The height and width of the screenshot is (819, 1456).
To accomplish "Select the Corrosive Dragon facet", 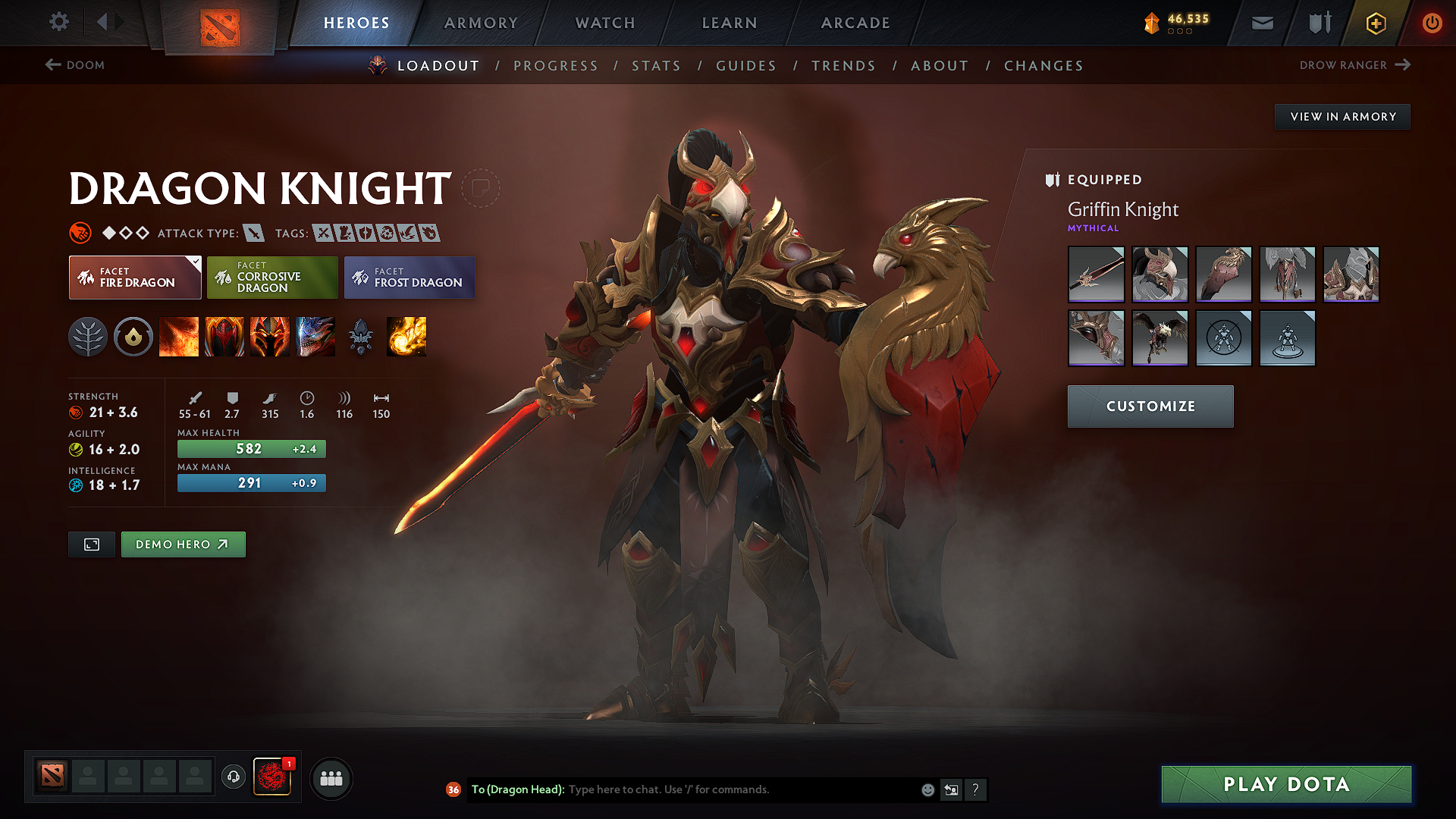I will coord(271,278).
